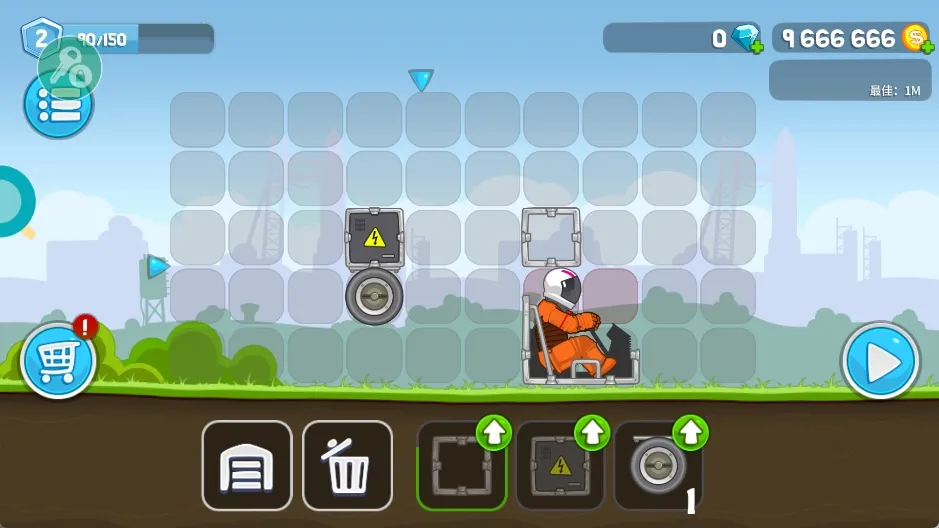Start the run with the play arrow
The height and width of the screenshot is (528, 939).
click(x=880, y=362)
